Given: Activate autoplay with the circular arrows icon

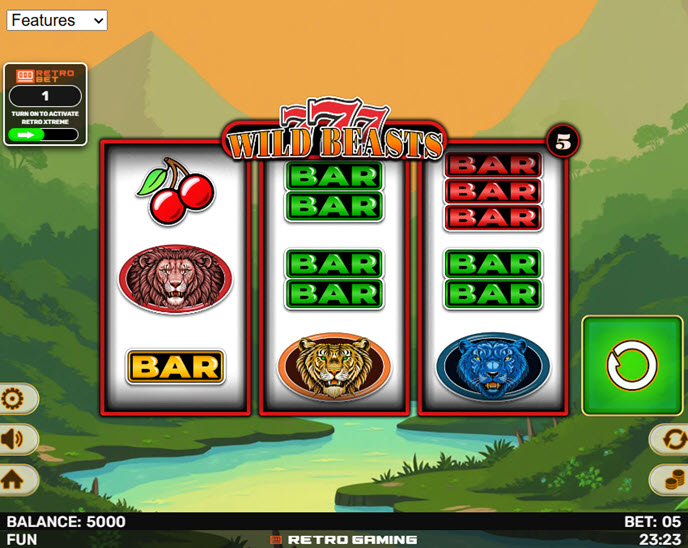Looking at the screenshot, I should click(671, 439).
